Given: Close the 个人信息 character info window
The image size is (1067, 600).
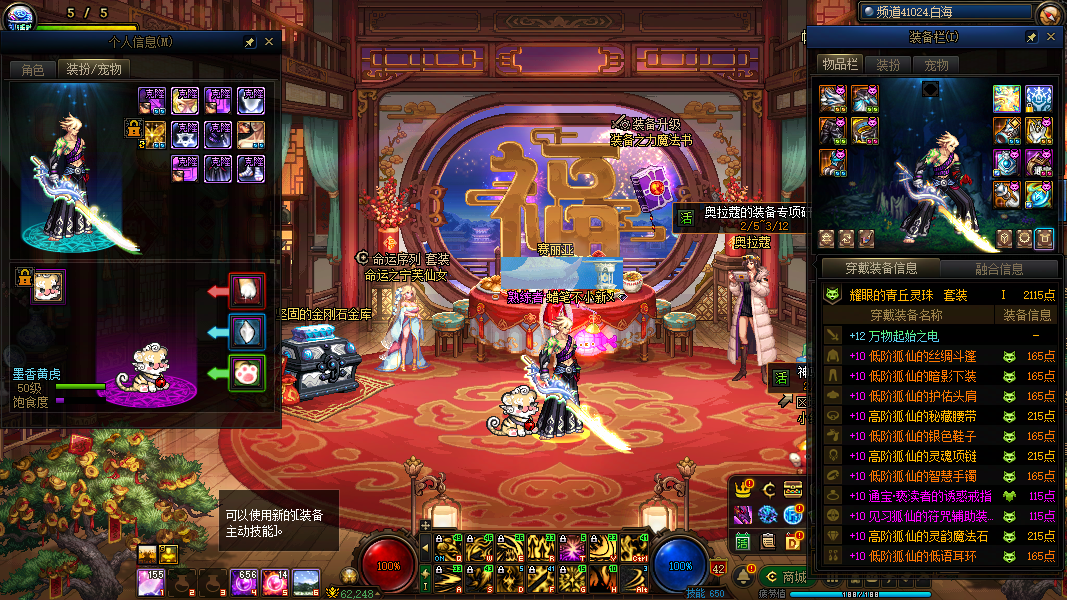Looking at the screenshot, I should click(x=269, y=42).
